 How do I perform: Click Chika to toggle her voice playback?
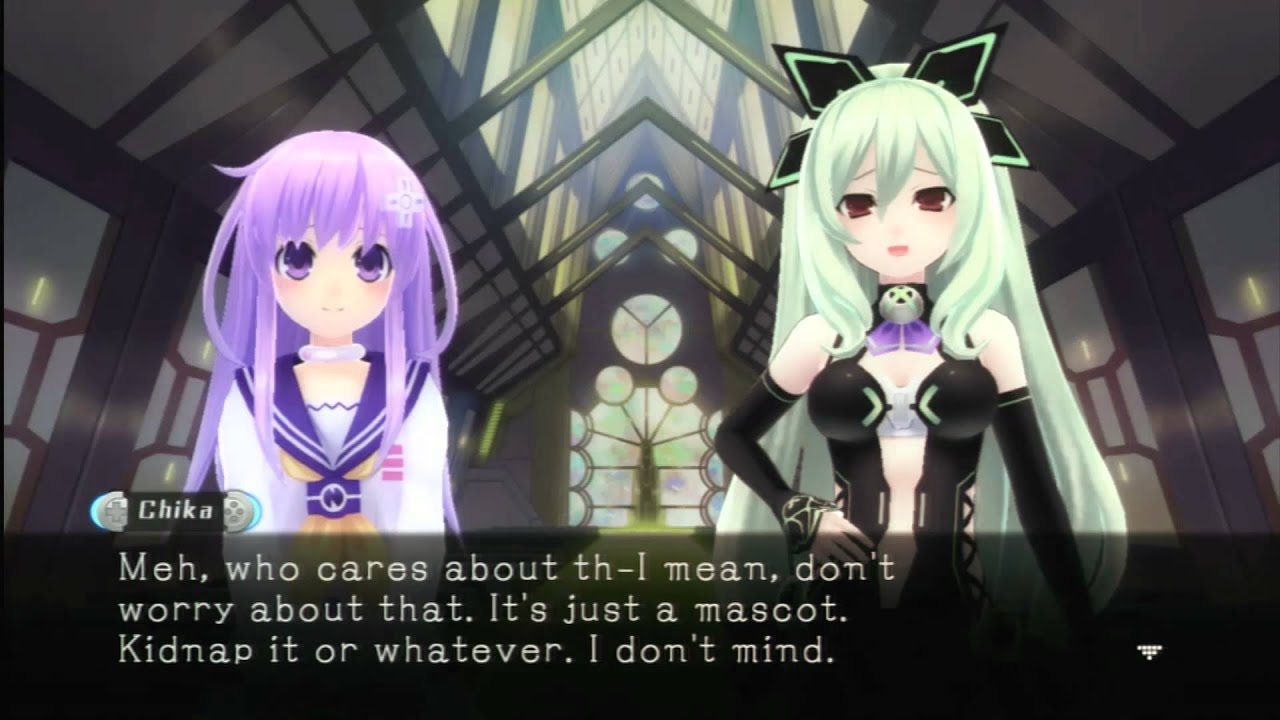(900, 250)
